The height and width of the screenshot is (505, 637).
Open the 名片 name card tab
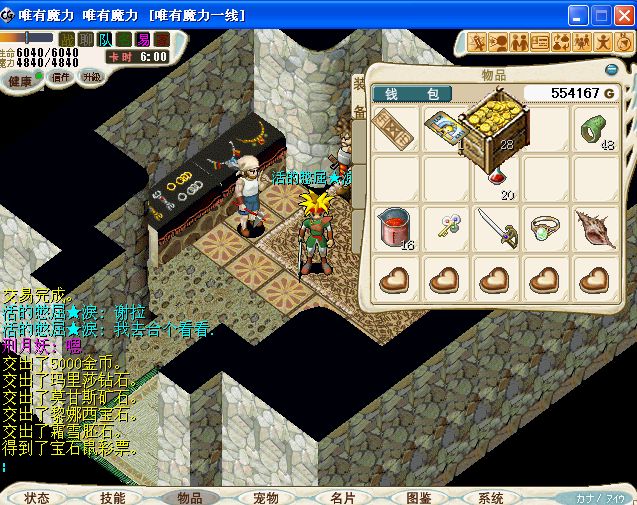342,497
